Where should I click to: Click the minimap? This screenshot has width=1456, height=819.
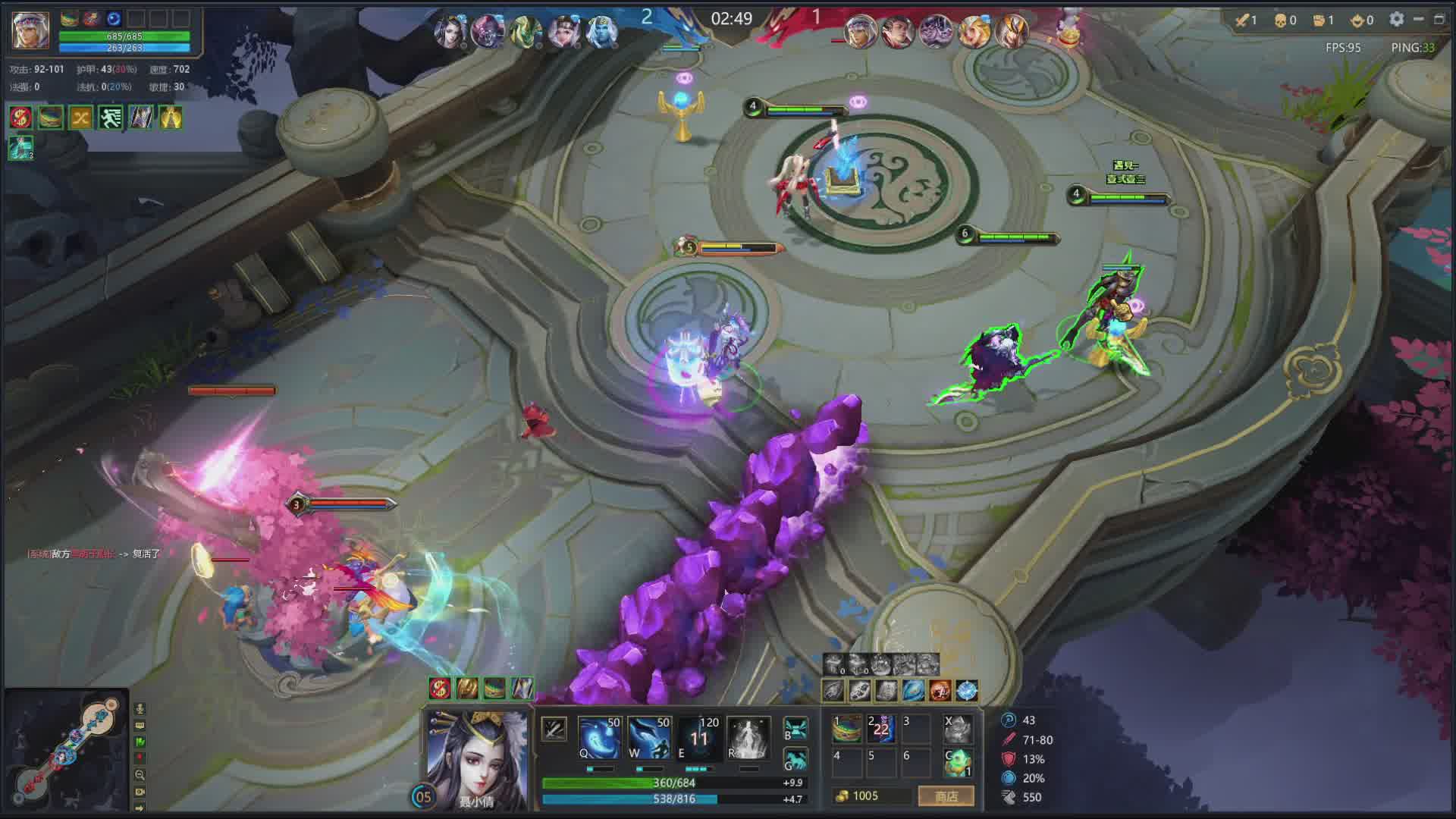[x=67, y=749]
